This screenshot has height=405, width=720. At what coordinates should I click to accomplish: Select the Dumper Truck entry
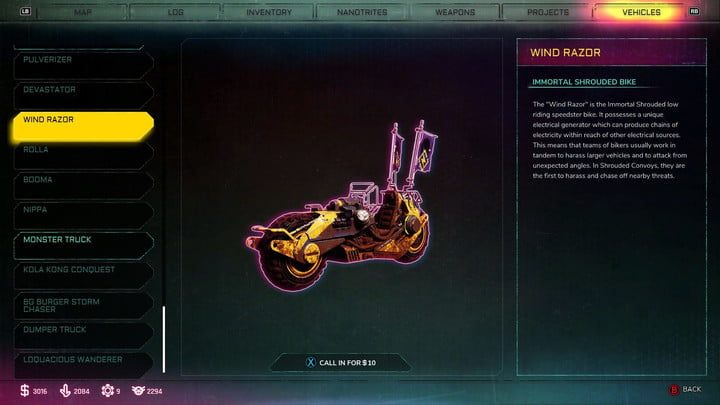point(80,329)
